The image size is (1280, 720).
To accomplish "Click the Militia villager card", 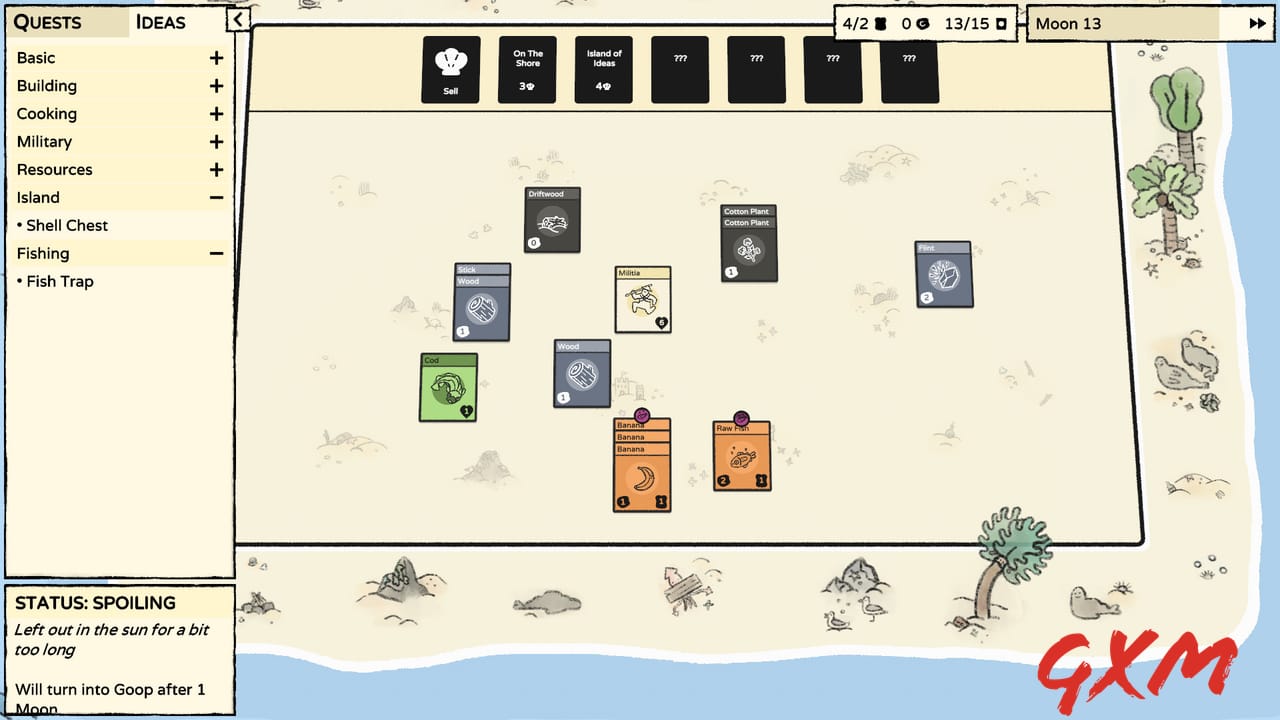I will tap(642, 300).
